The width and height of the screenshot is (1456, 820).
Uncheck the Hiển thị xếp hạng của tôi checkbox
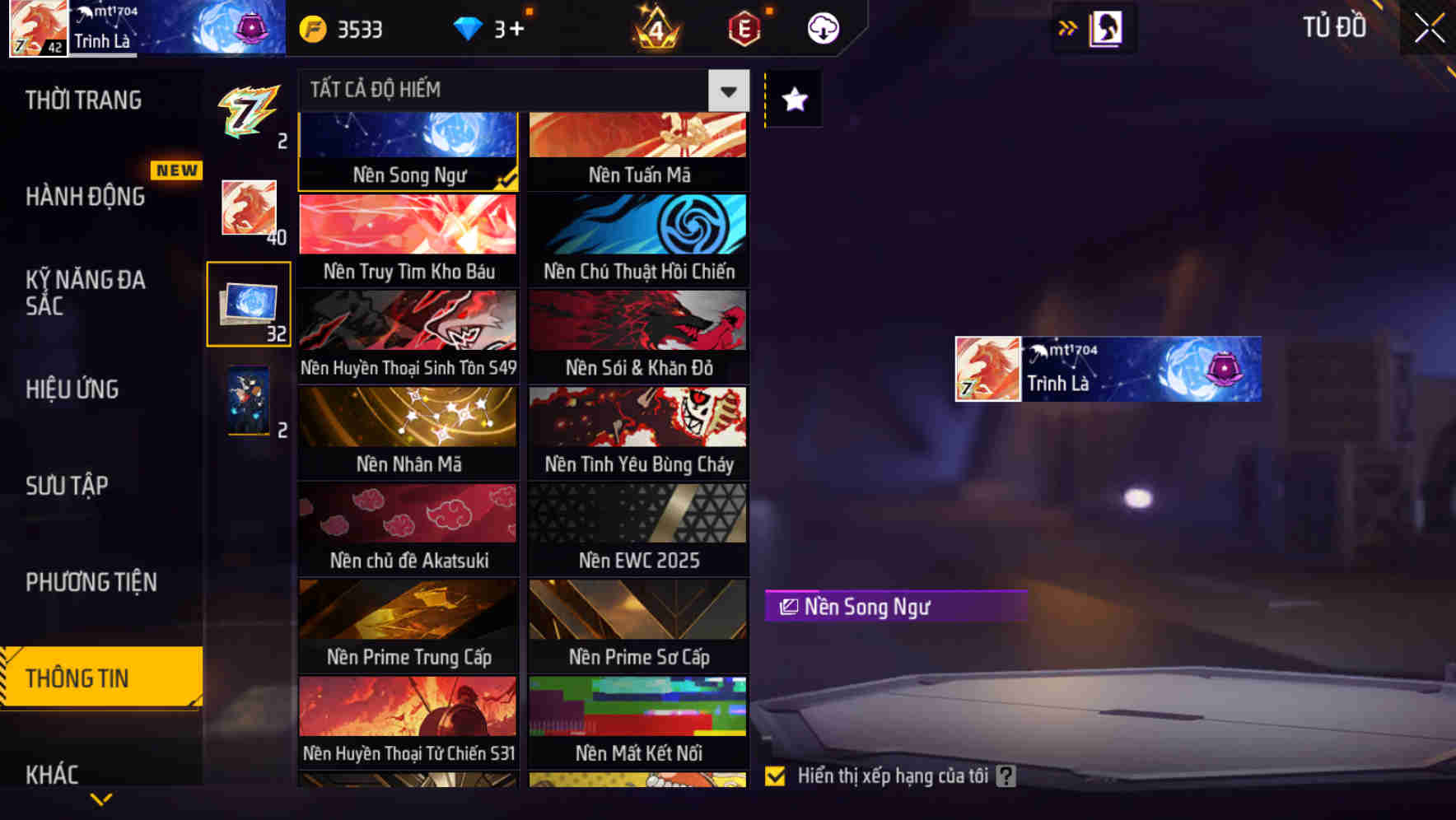click(x=777, y=776)
